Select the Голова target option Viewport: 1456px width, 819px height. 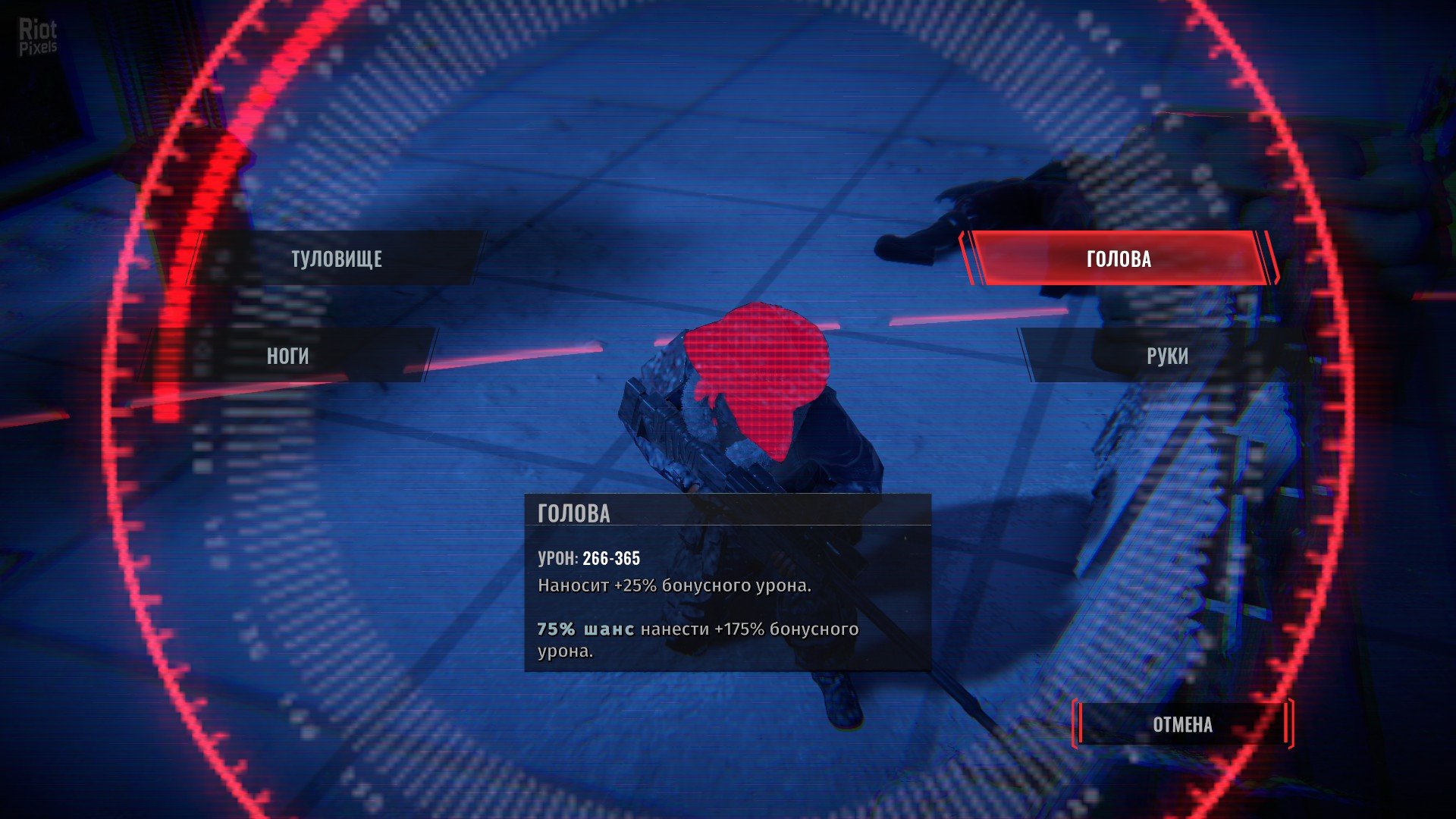tap(1119, 259)
